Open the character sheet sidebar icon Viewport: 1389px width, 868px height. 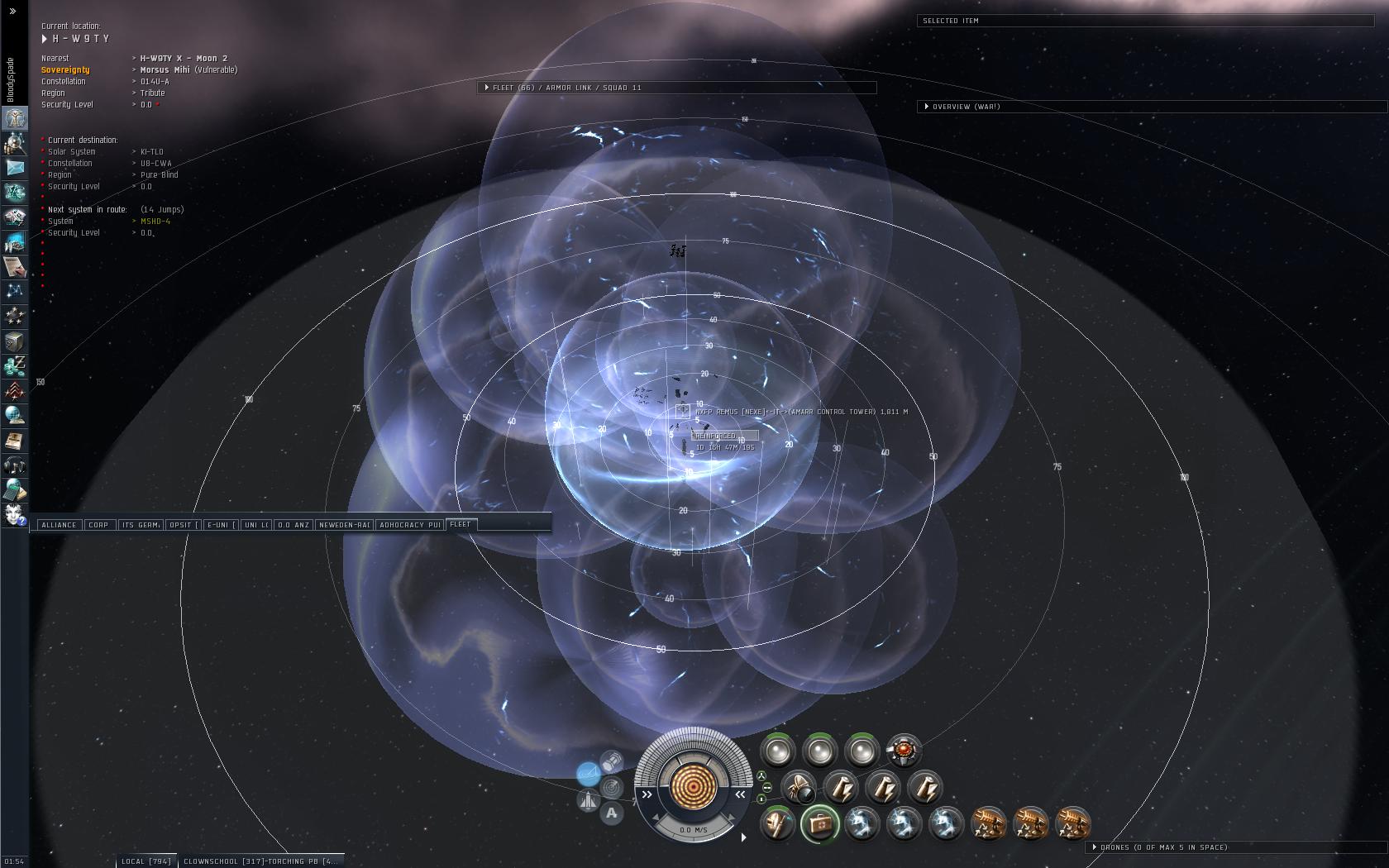click(x=15, y=118)
